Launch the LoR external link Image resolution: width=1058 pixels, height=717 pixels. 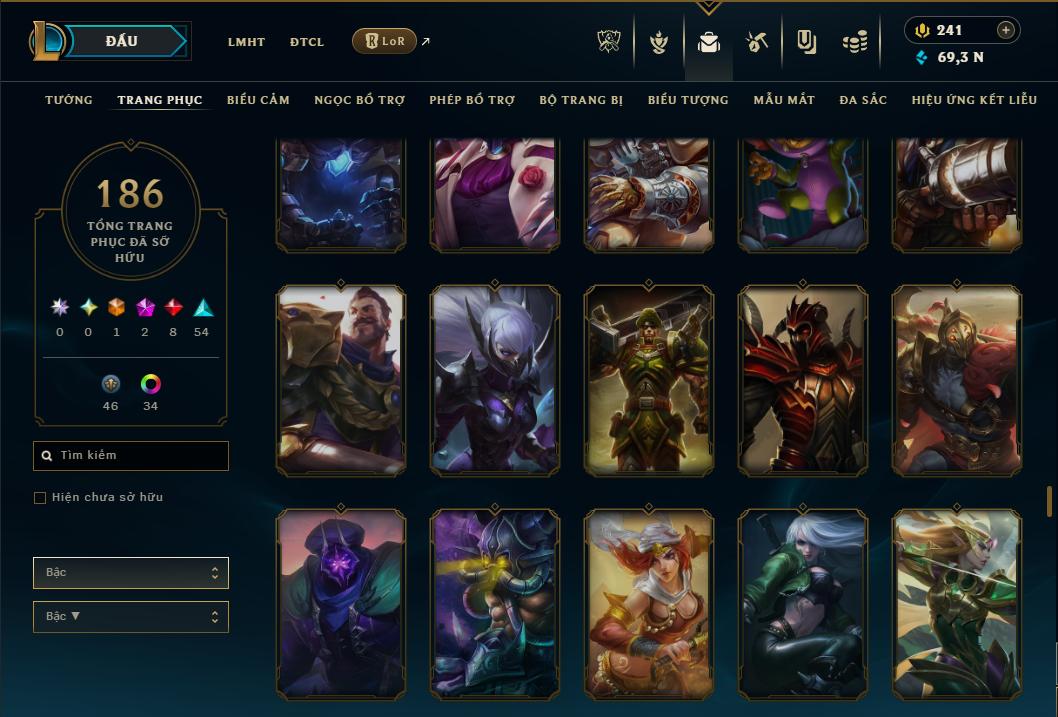386,41
